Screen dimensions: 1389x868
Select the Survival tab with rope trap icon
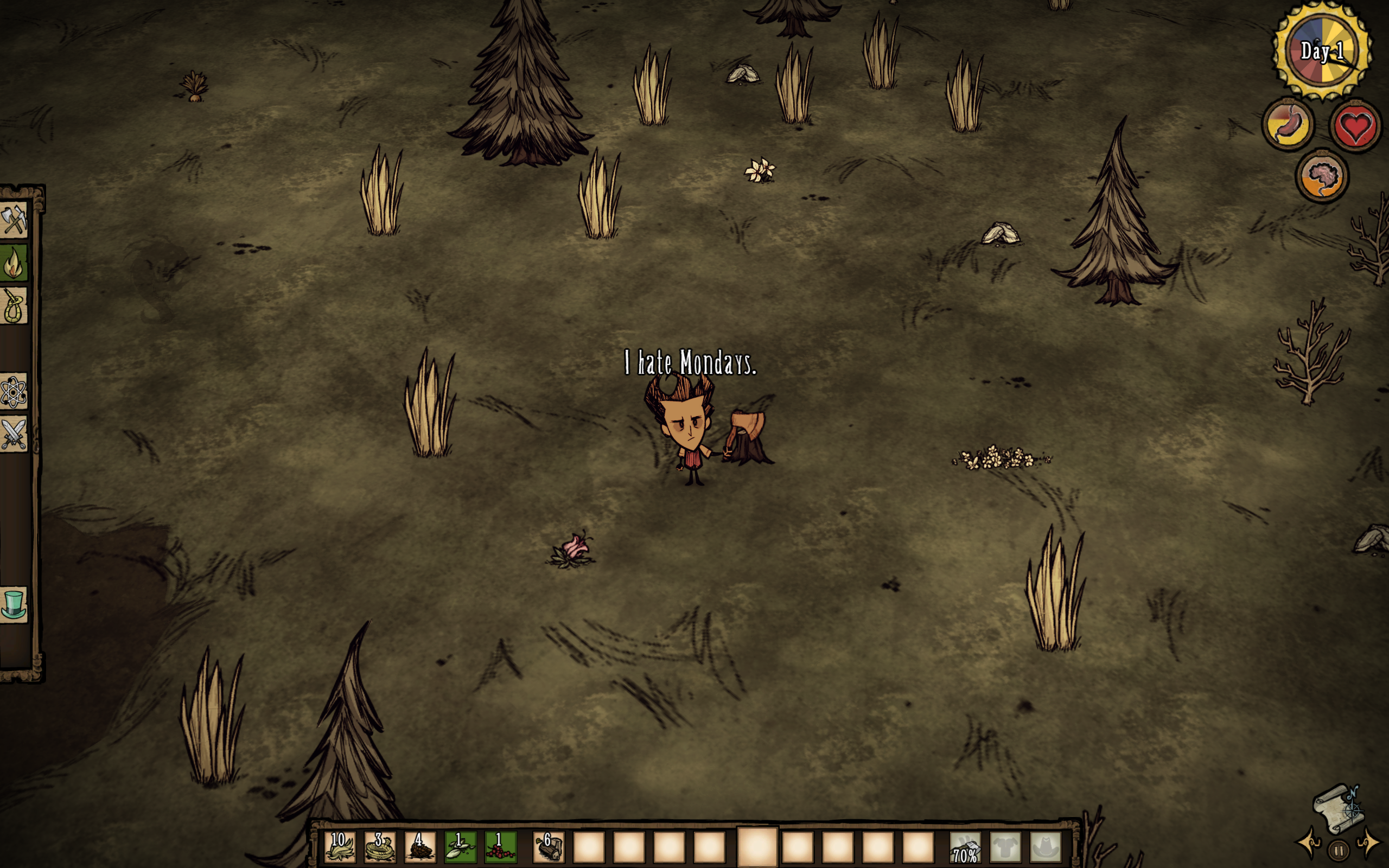(x=14, y=306)
